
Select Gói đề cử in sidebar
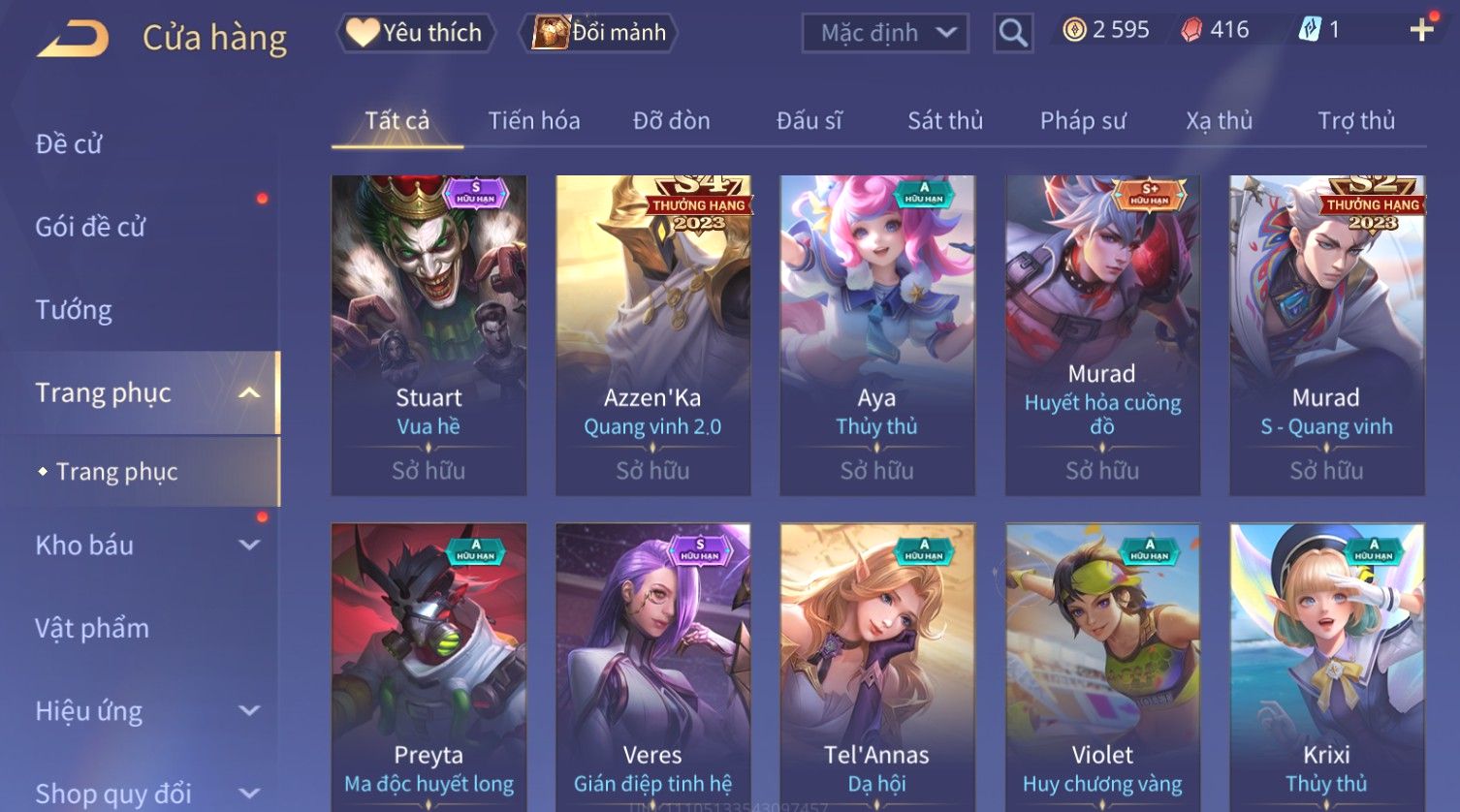tap(90, 227)
